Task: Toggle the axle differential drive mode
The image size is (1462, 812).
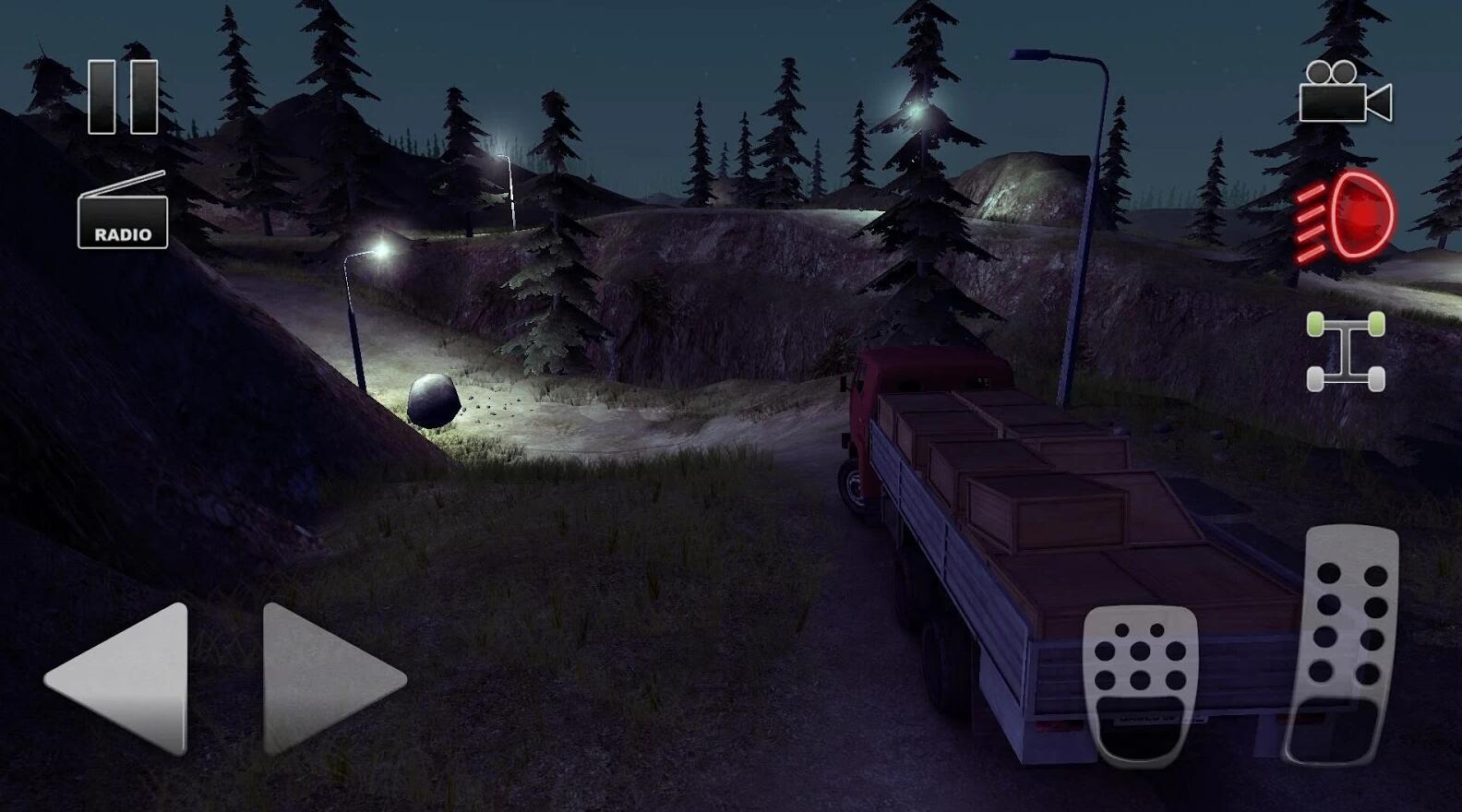Action: pos(1346,352)
